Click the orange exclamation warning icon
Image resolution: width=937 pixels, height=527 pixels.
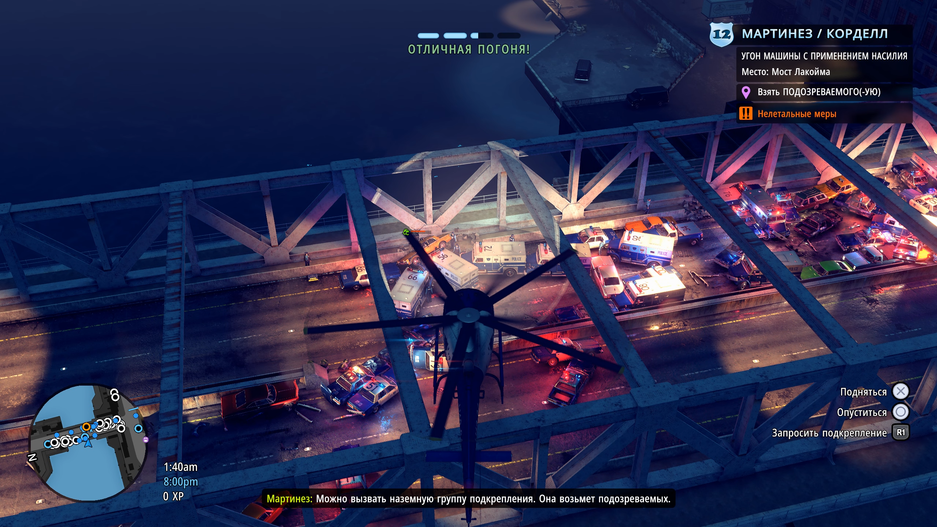point(745,114)
